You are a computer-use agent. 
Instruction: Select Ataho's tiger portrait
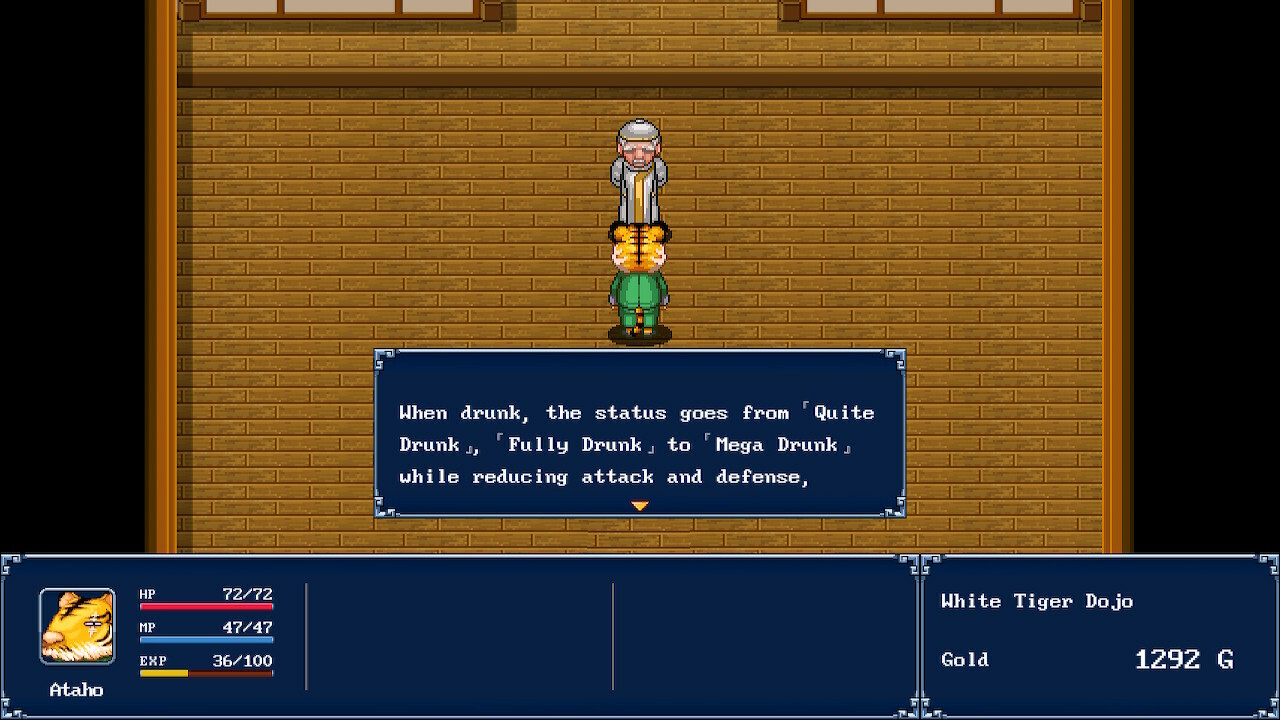click(x=77, y=626)
